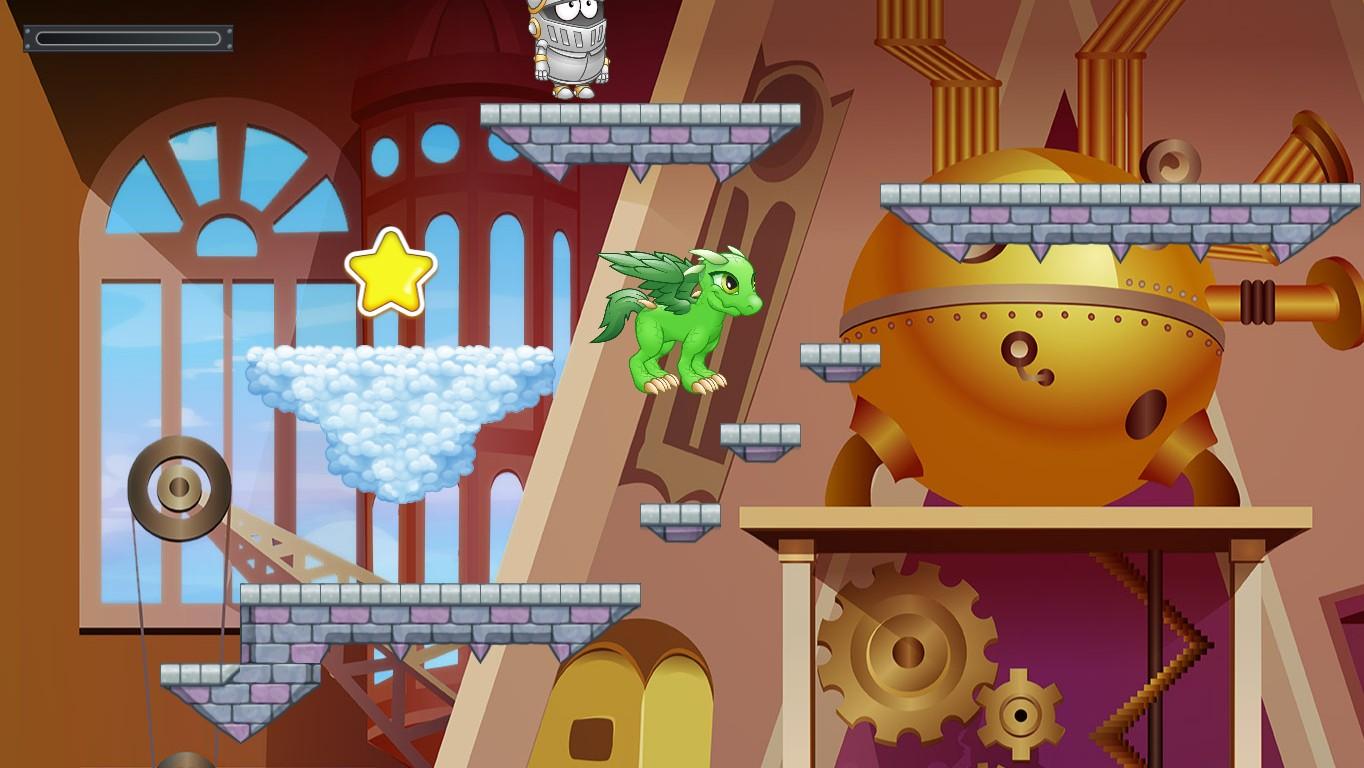
Task: Click the progress bar at top left
Action: (127, 40)
